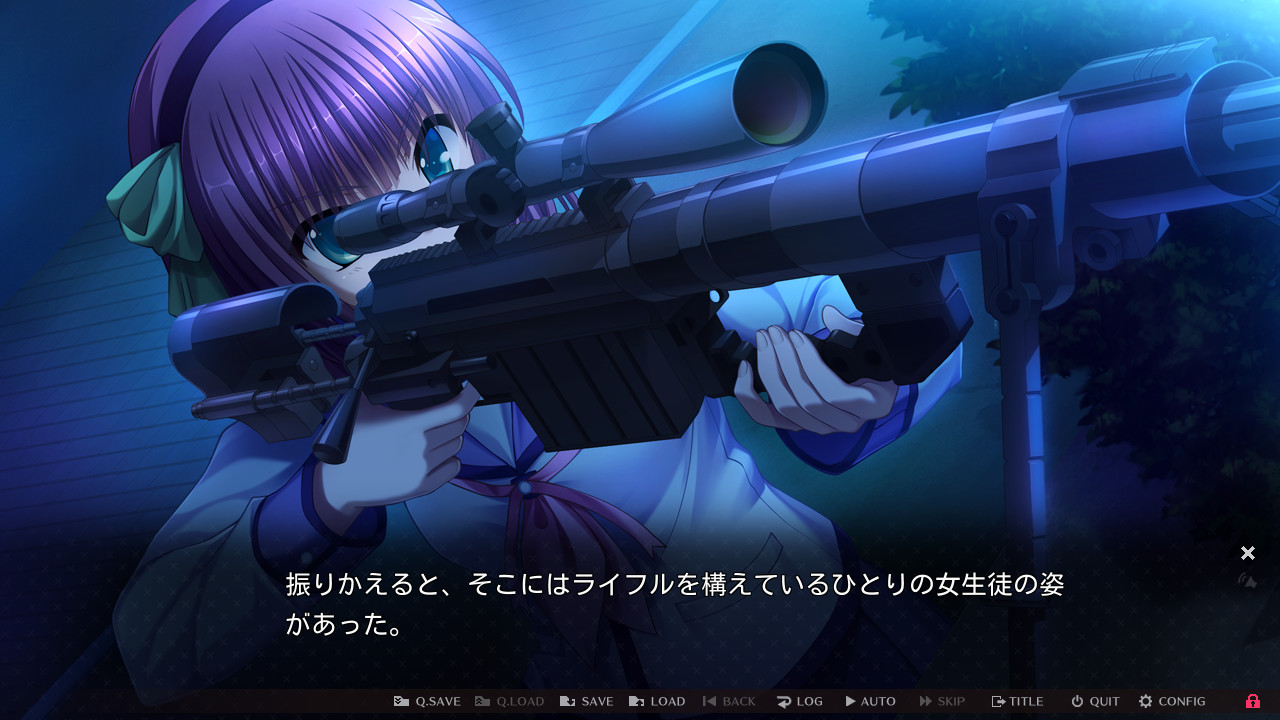This screenshot has width=1280, height=720.
Task: Click the LOAD file icon
Action: [636, 701]
